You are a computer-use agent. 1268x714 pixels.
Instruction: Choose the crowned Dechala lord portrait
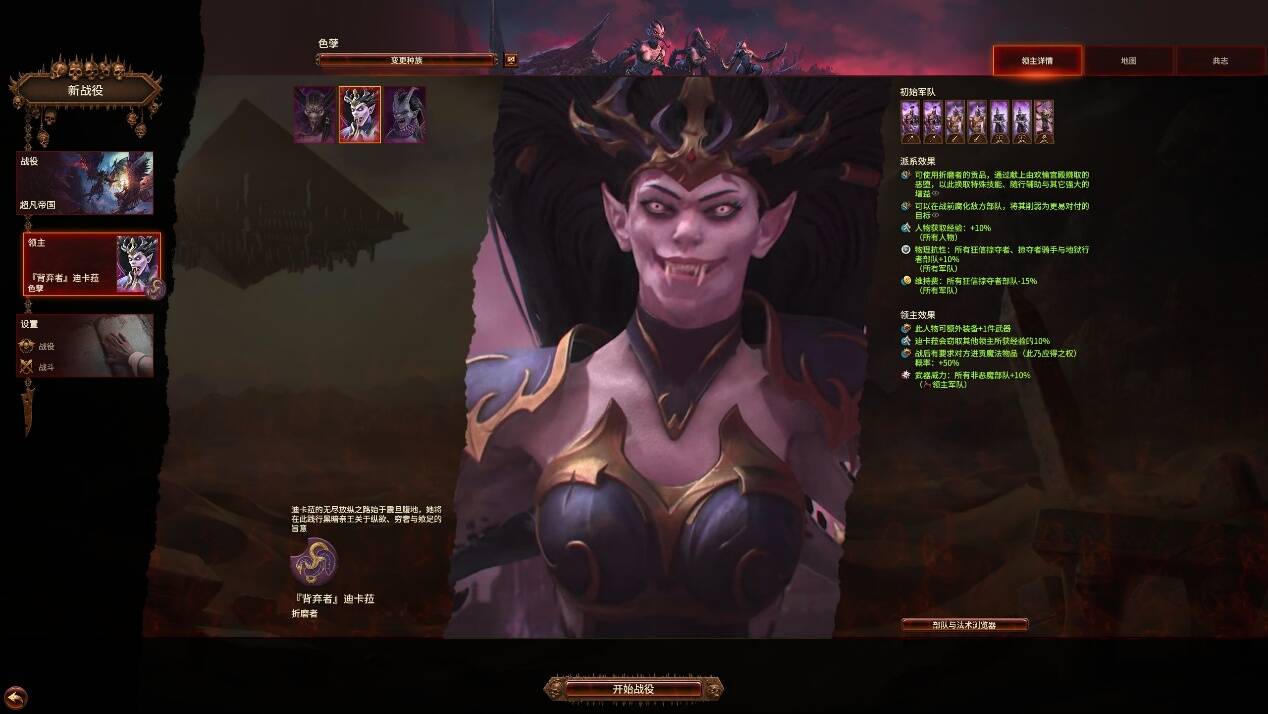[x=360, y=115]
